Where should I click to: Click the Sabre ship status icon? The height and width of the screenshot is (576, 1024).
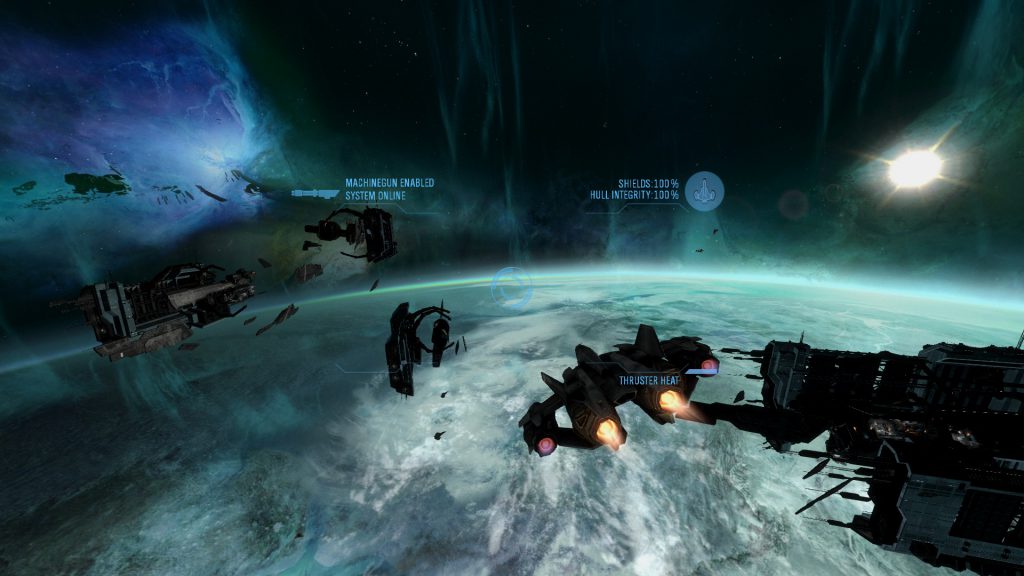click(x=705, y=190)
